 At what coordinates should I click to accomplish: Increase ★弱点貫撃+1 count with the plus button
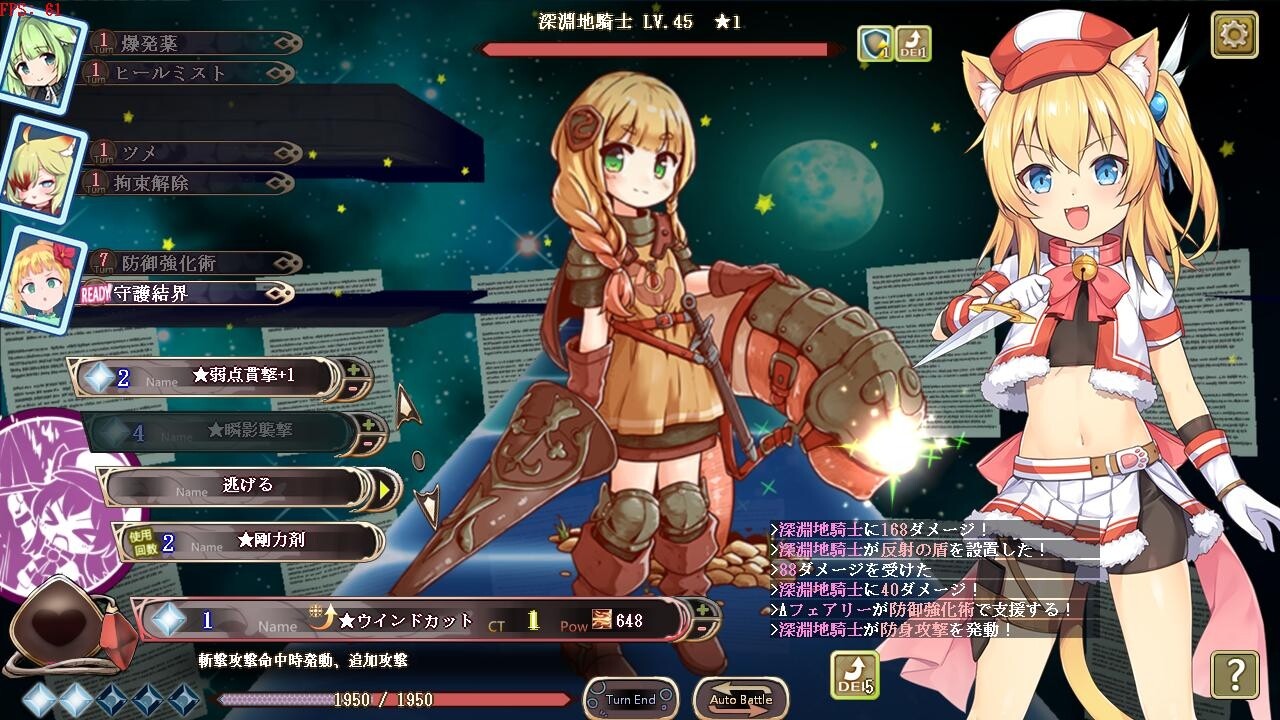pyautogui.click(x=352, y=369)
